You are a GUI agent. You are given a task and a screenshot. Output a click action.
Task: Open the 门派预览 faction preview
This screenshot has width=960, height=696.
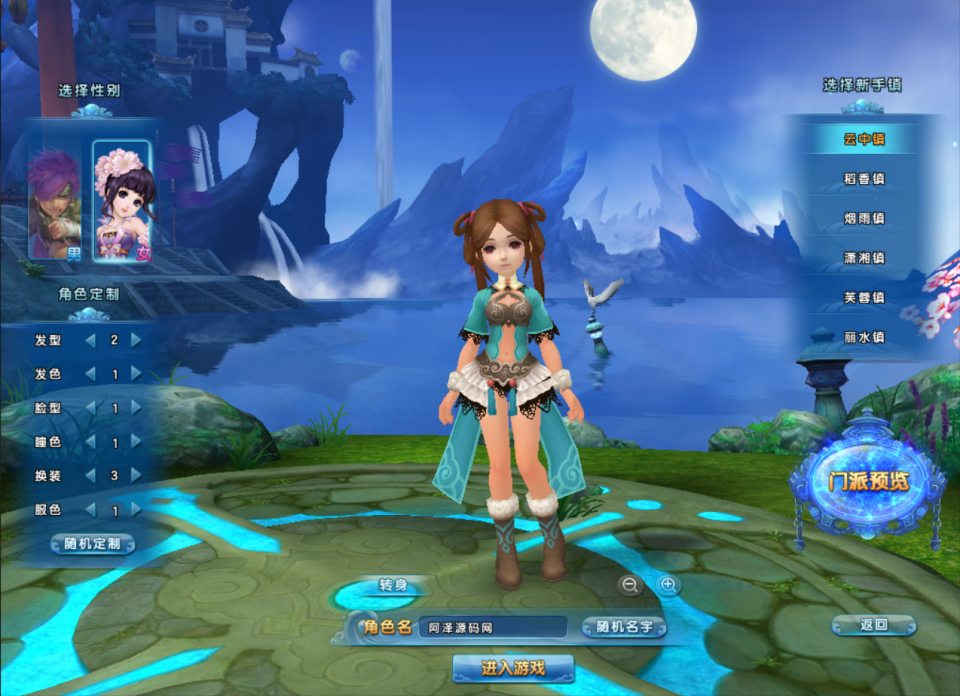pyautogui.click(x=868, y=481)
